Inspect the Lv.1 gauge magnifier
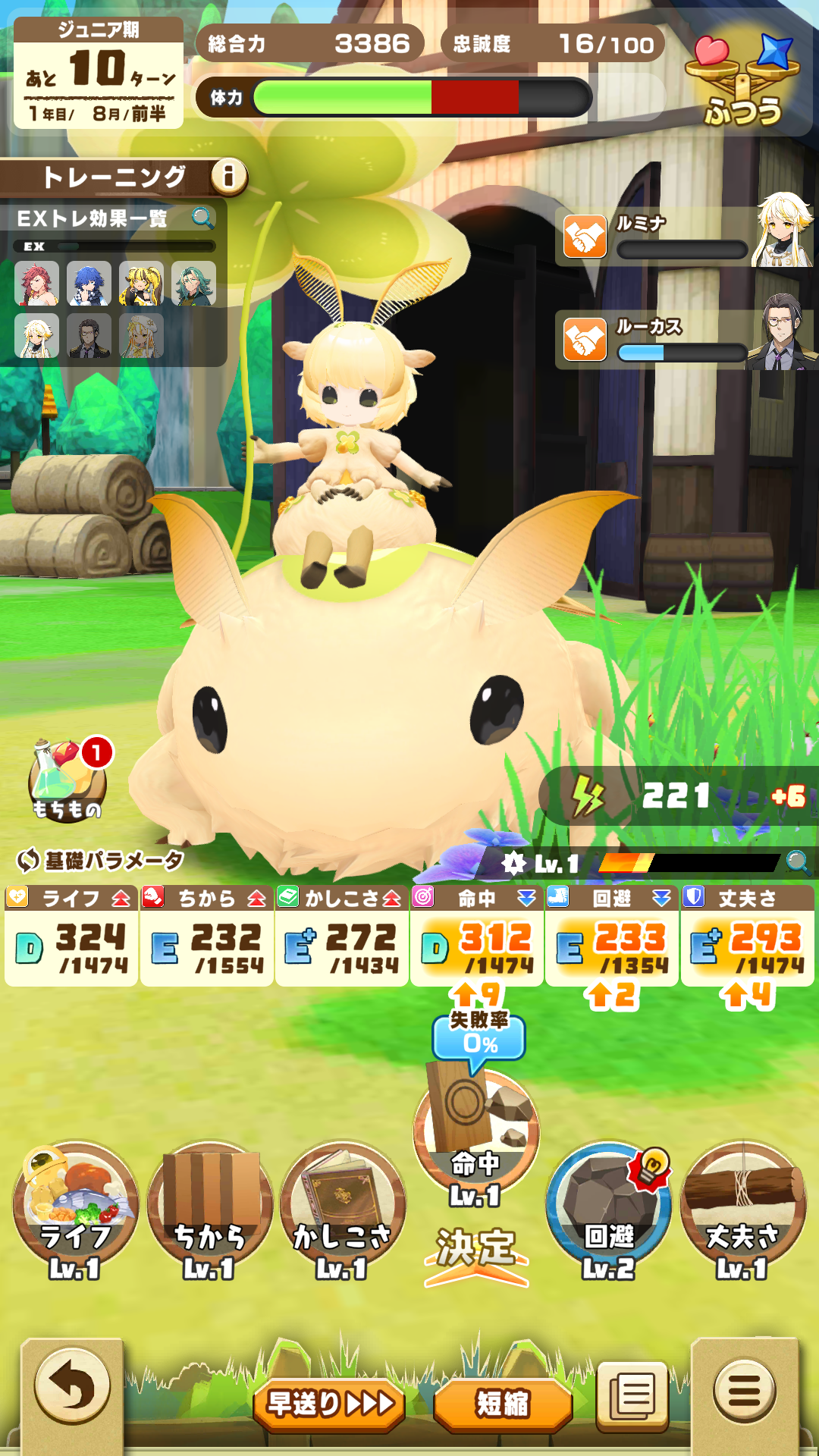 pyautogui.click(x=798, y=862)
